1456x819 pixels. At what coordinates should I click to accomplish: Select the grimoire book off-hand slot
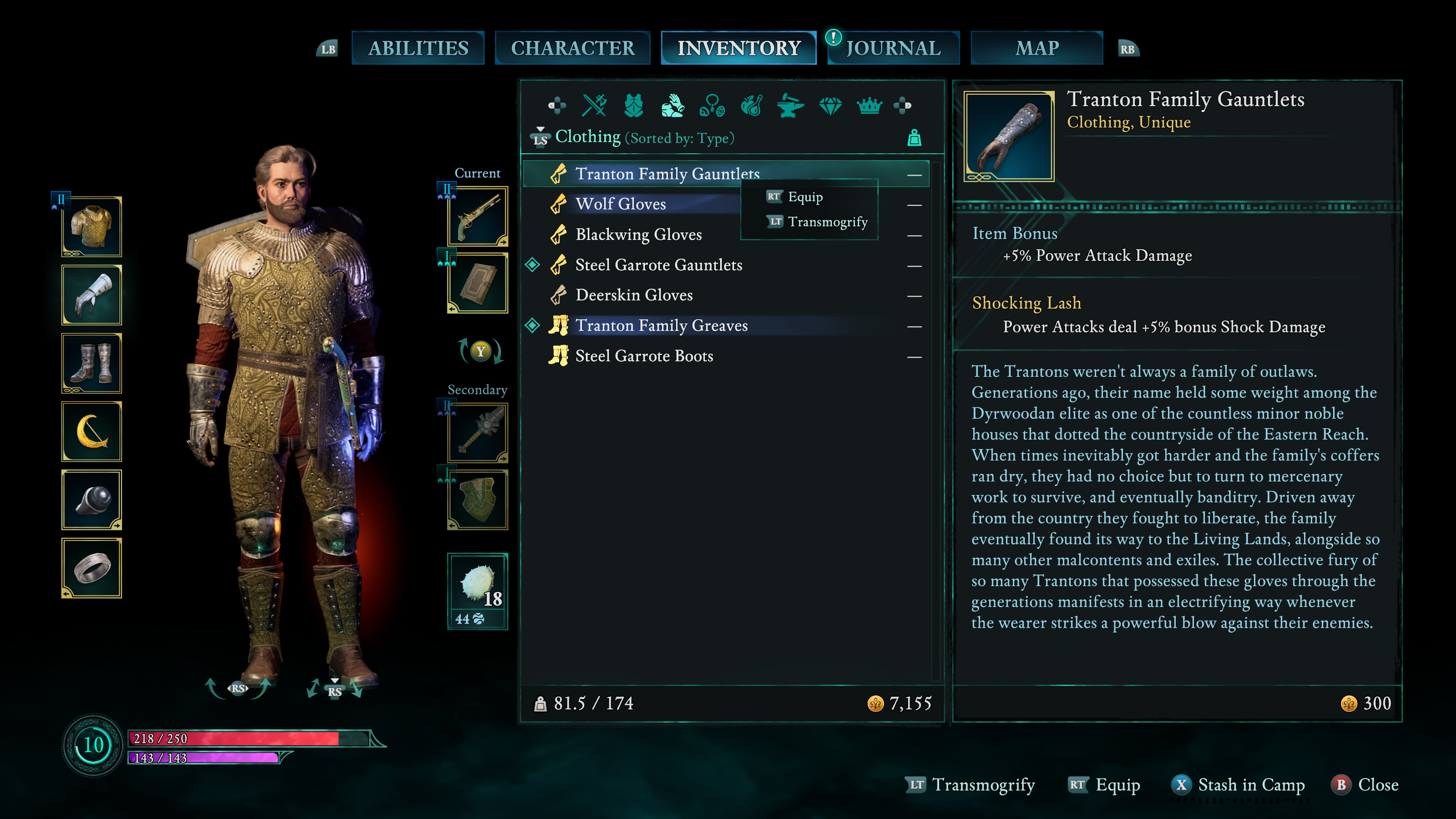[x=477, y=283]
